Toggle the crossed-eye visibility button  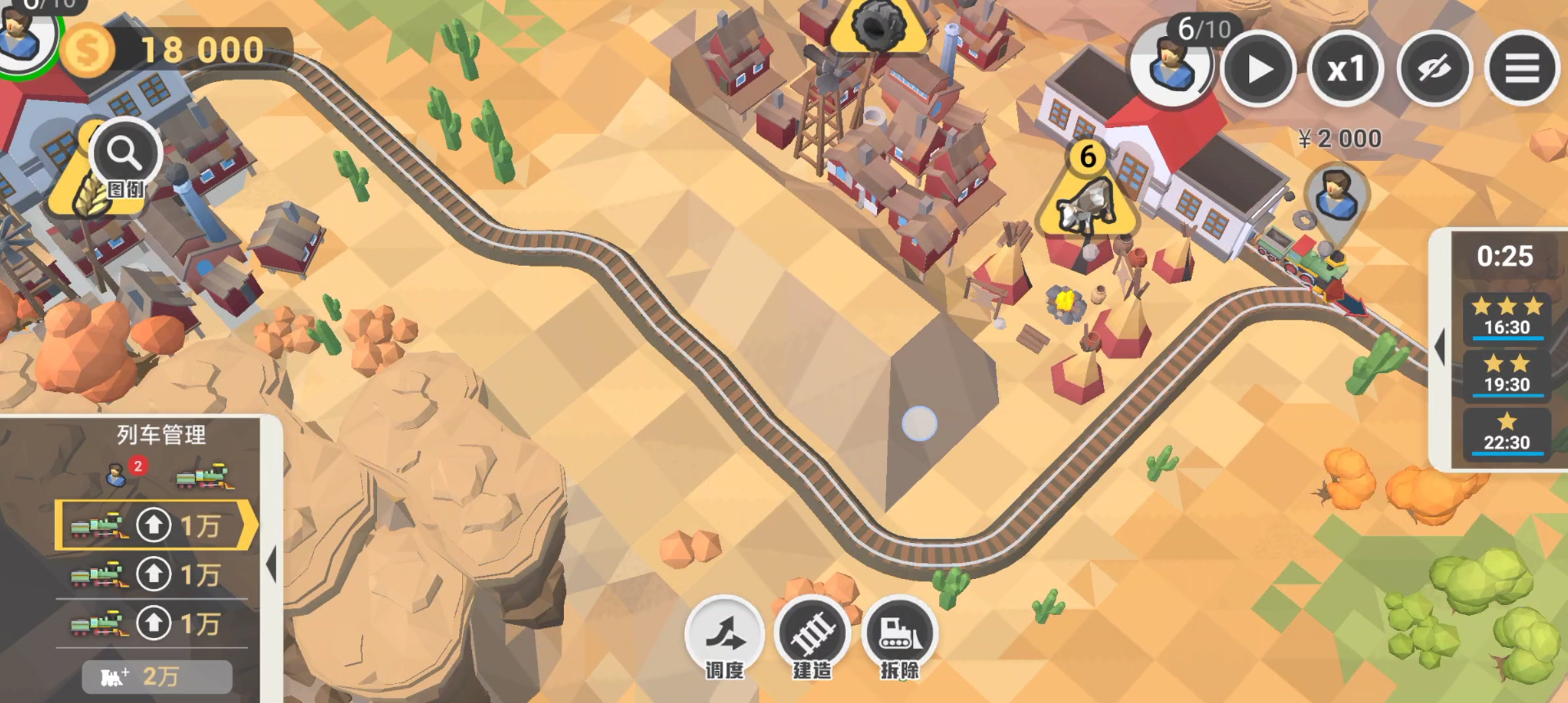[1434, 69]
